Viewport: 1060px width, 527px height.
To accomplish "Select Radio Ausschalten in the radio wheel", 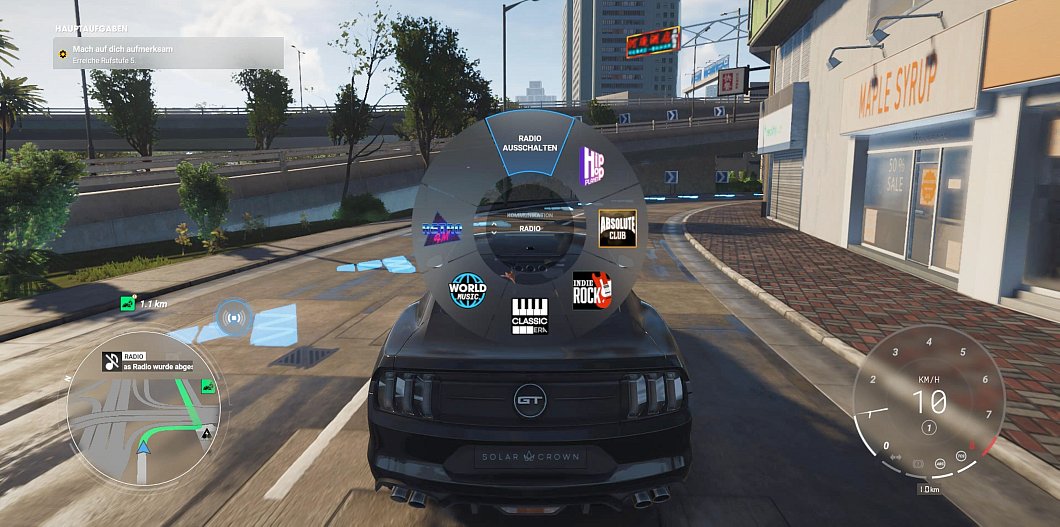I will click(529, 143).
